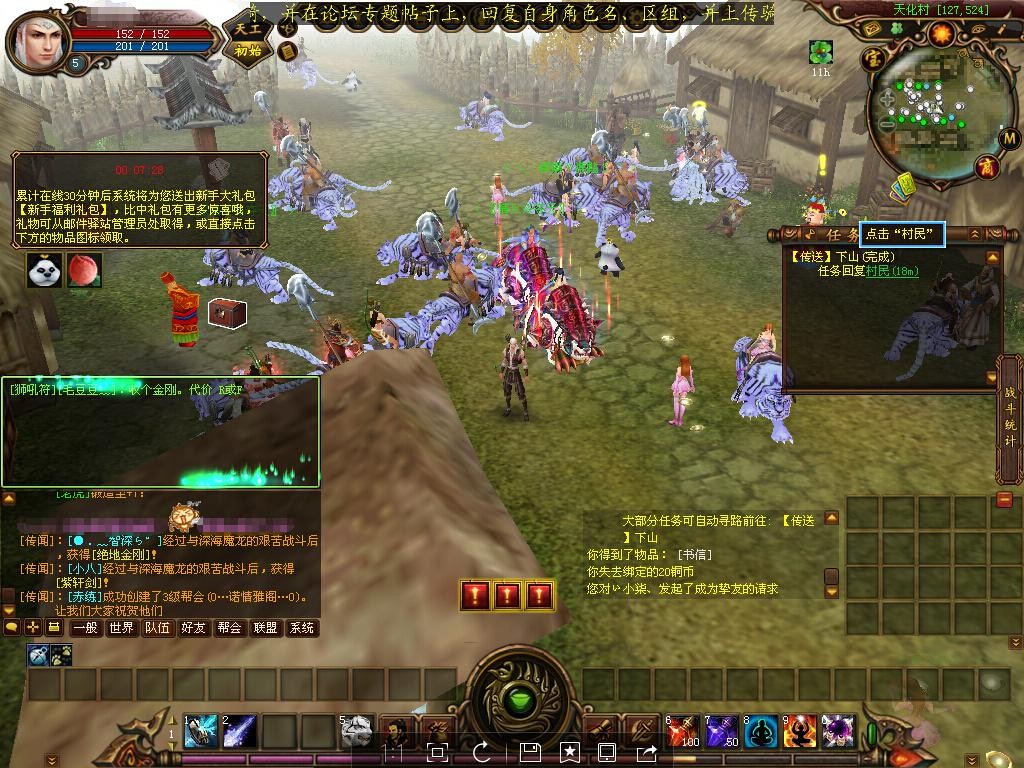Switch to the 世界 chat channel tab
This screenshot has width=1024, height=768.
(x=122, y=628)
